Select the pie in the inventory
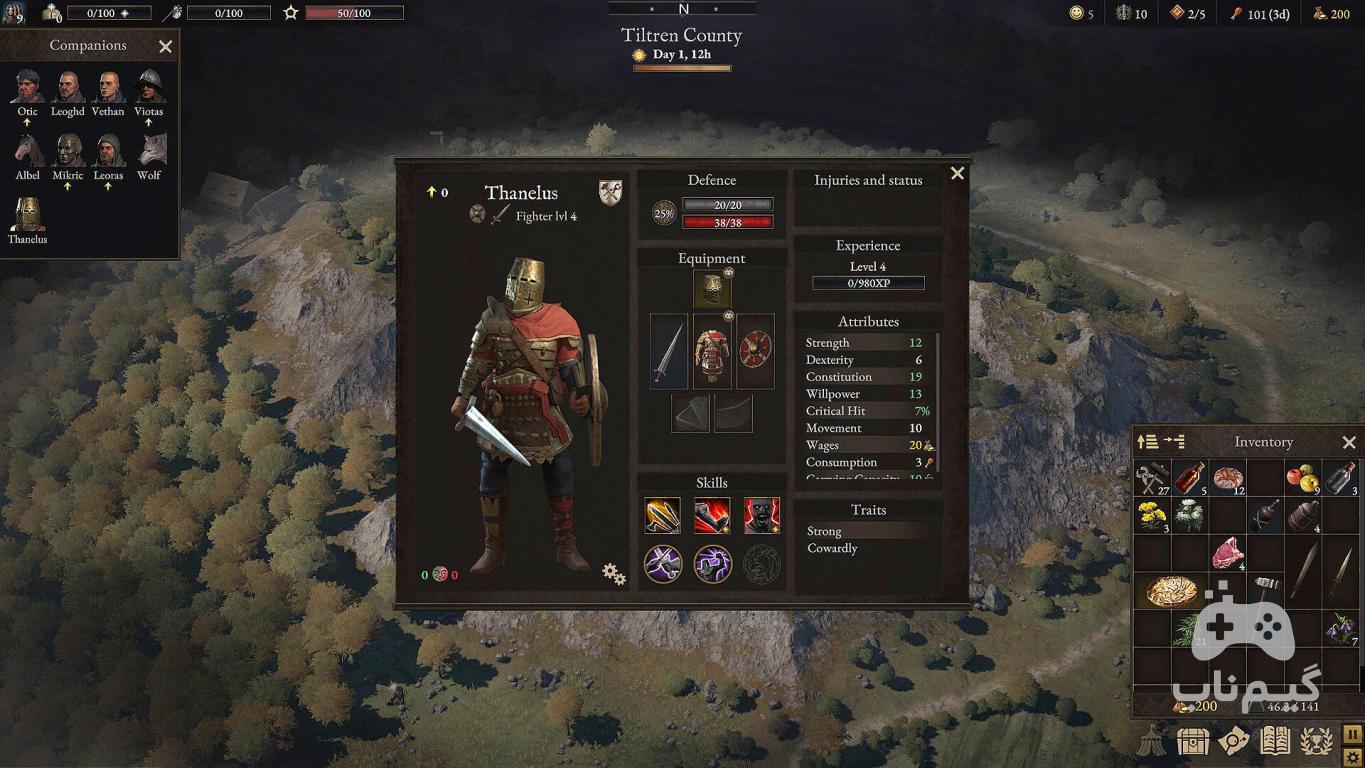Viewport: 1365px width, 768px height. coord(1171,591)
